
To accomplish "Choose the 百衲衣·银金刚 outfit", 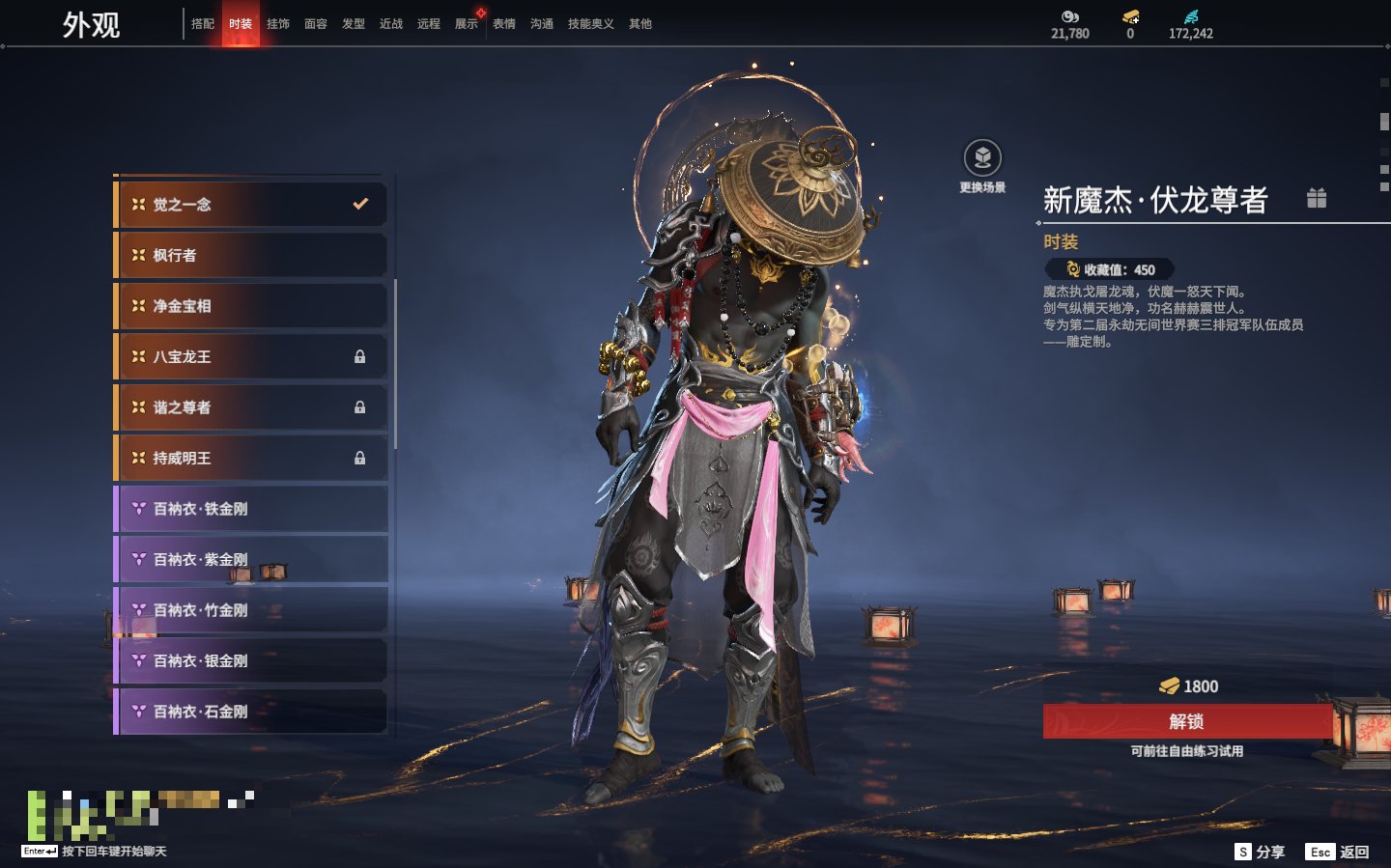I will (251, 661).
